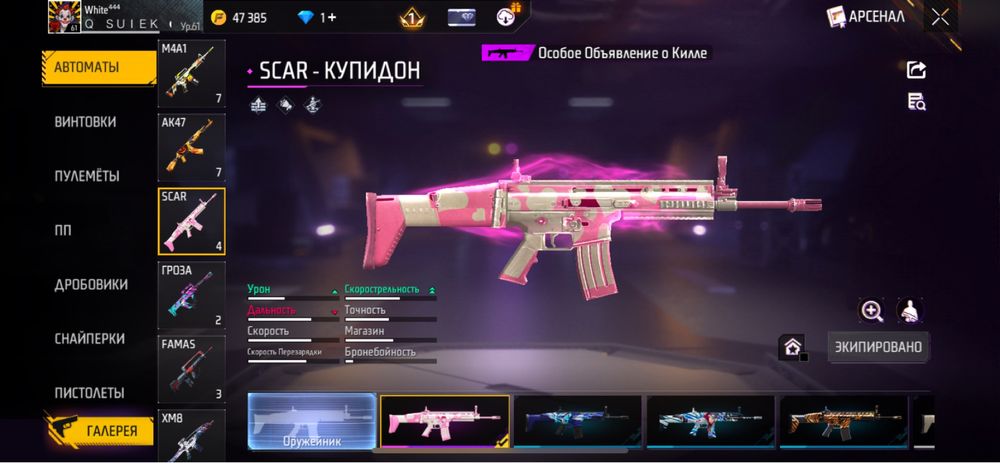Show the ПП weapon category
The height and width of the screenshot is (463, 1000).
click(63, 230)
